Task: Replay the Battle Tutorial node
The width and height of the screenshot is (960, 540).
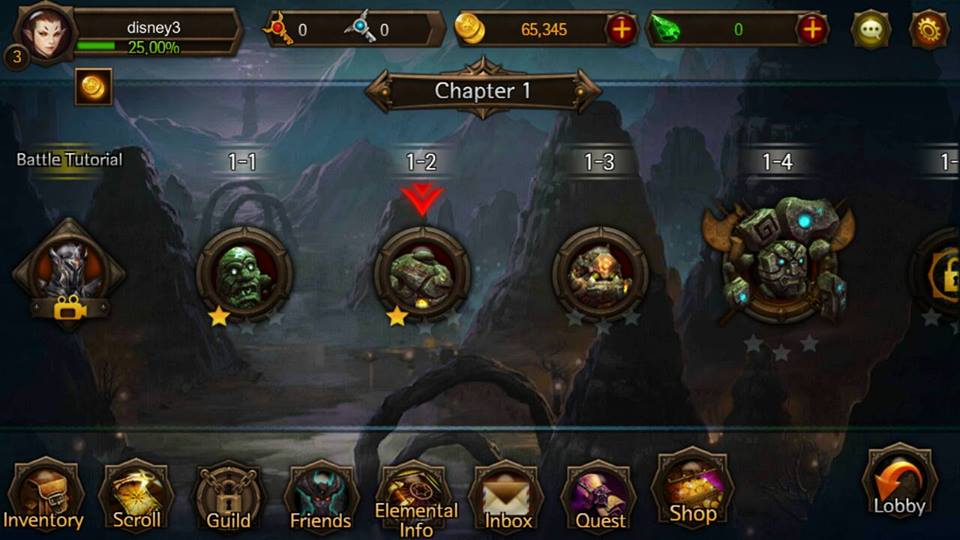Action: tap(68, 270)
